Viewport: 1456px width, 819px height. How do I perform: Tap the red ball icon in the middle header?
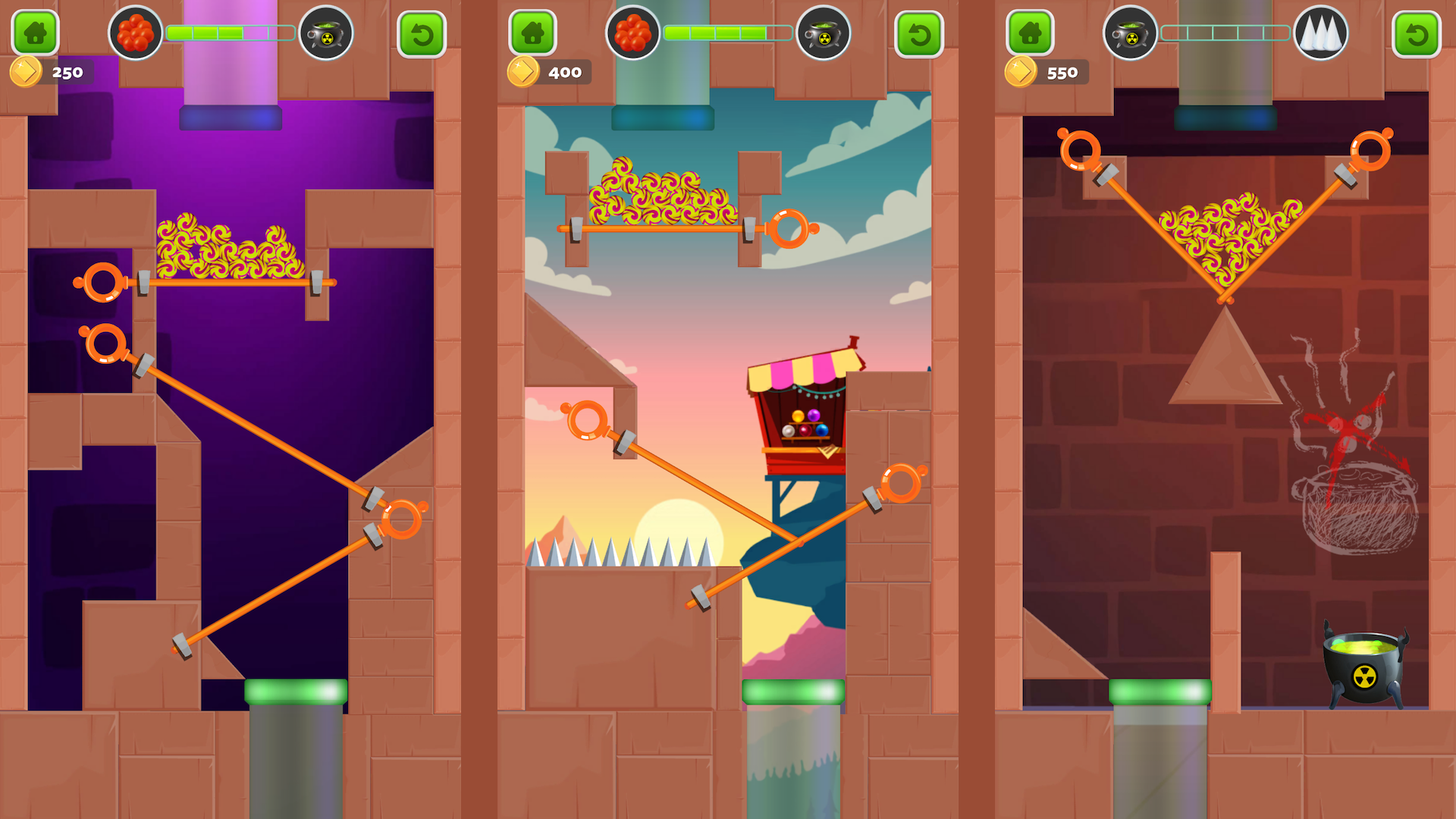[634, 33]
